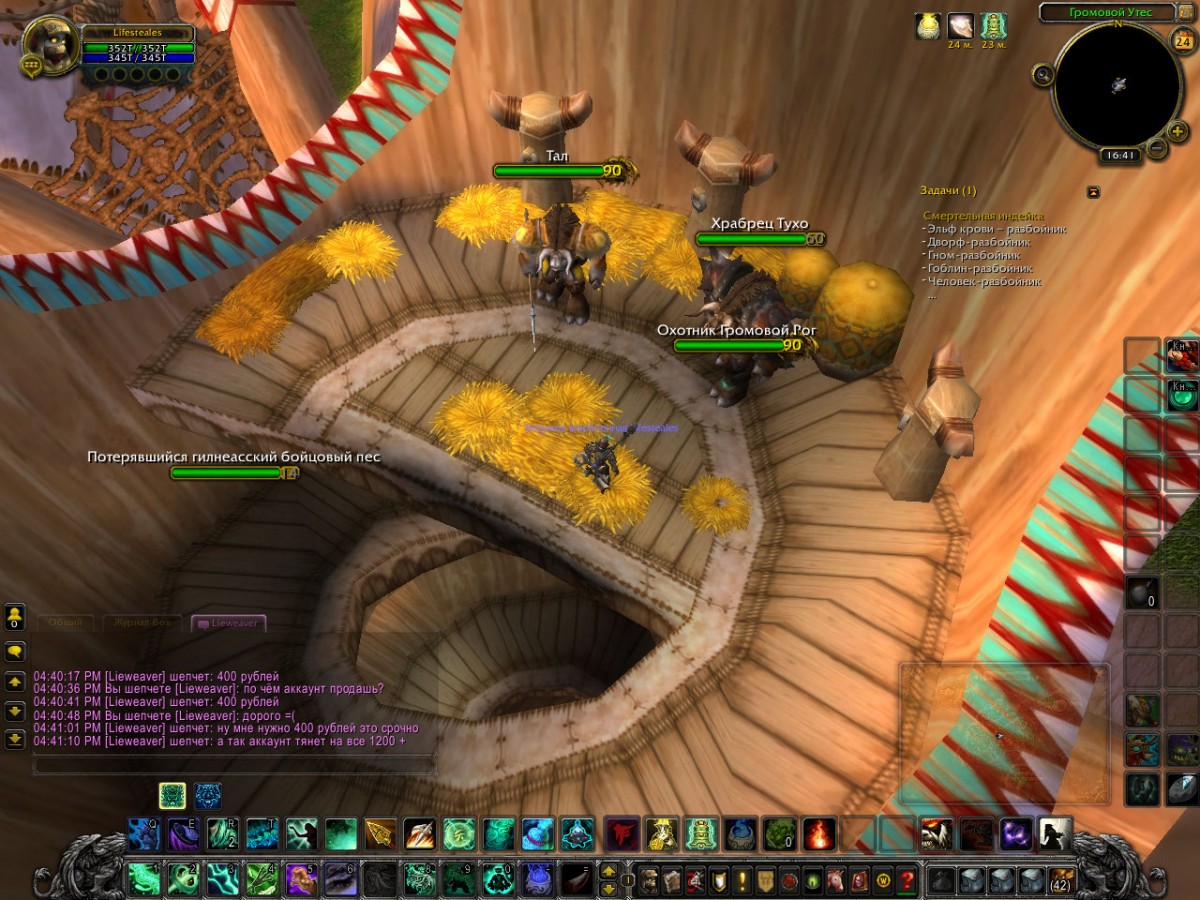Open the quest log exclamation mark button
1200x900 pixels.
coord(742,880)
